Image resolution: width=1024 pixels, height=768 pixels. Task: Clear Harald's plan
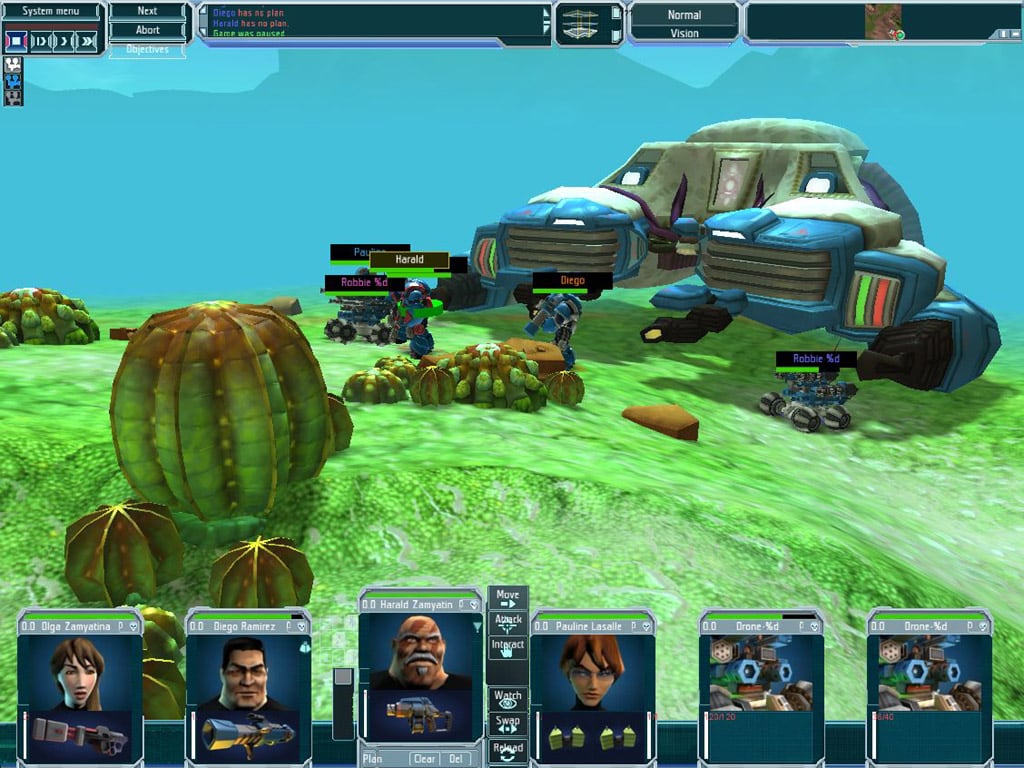point(424,759)
